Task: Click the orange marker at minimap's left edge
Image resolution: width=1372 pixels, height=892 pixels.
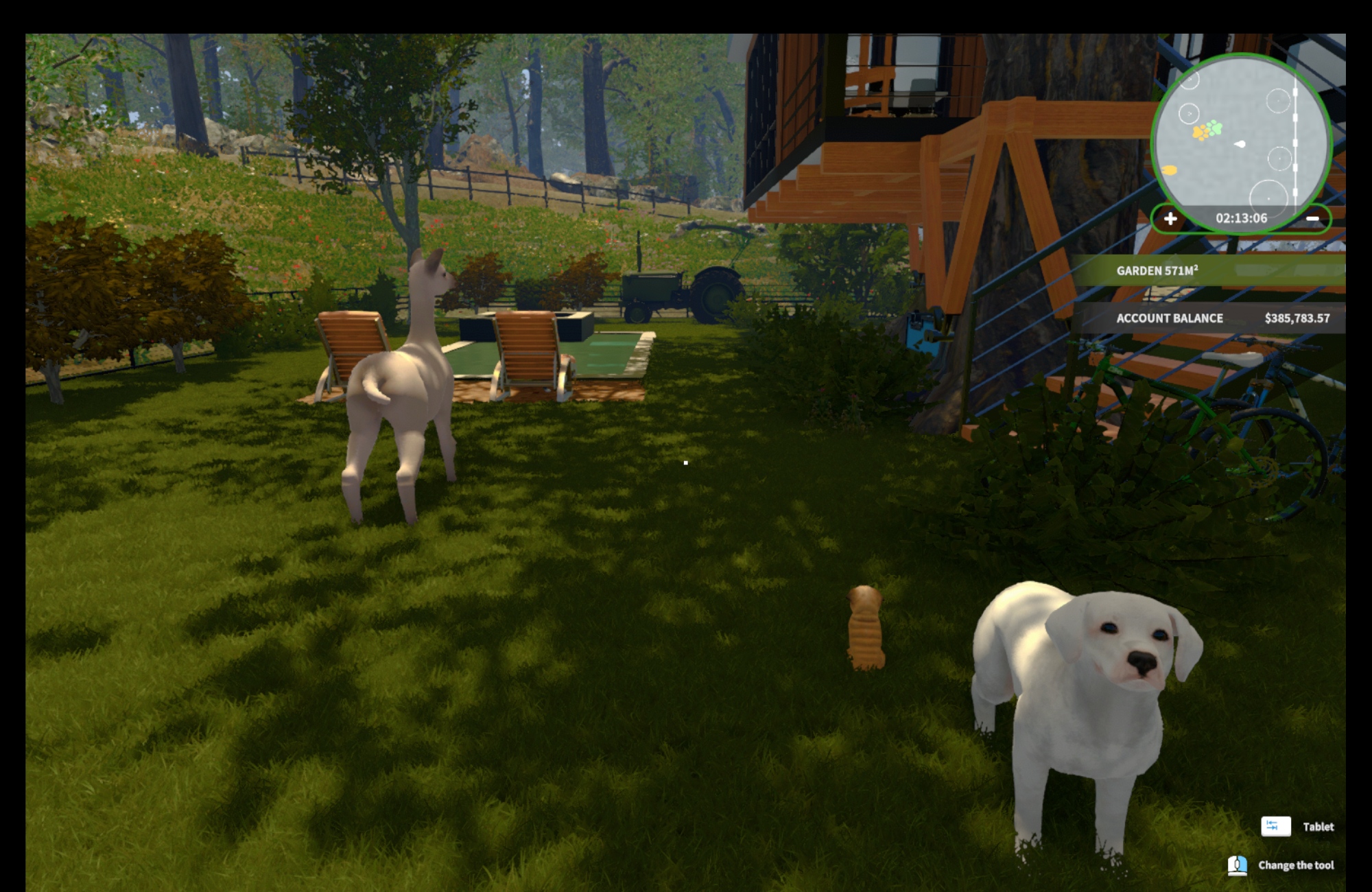Action: [x=1170, y=170]
